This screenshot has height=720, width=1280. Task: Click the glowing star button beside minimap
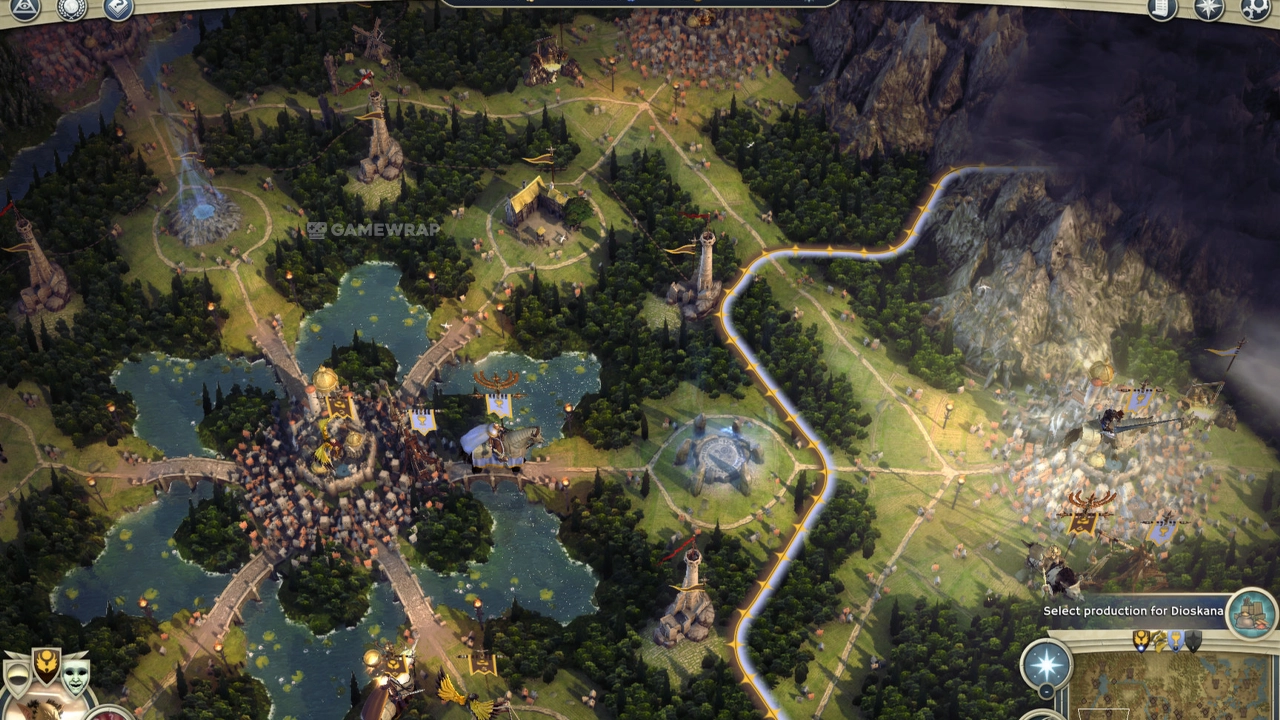click(x=1046, y=665)
